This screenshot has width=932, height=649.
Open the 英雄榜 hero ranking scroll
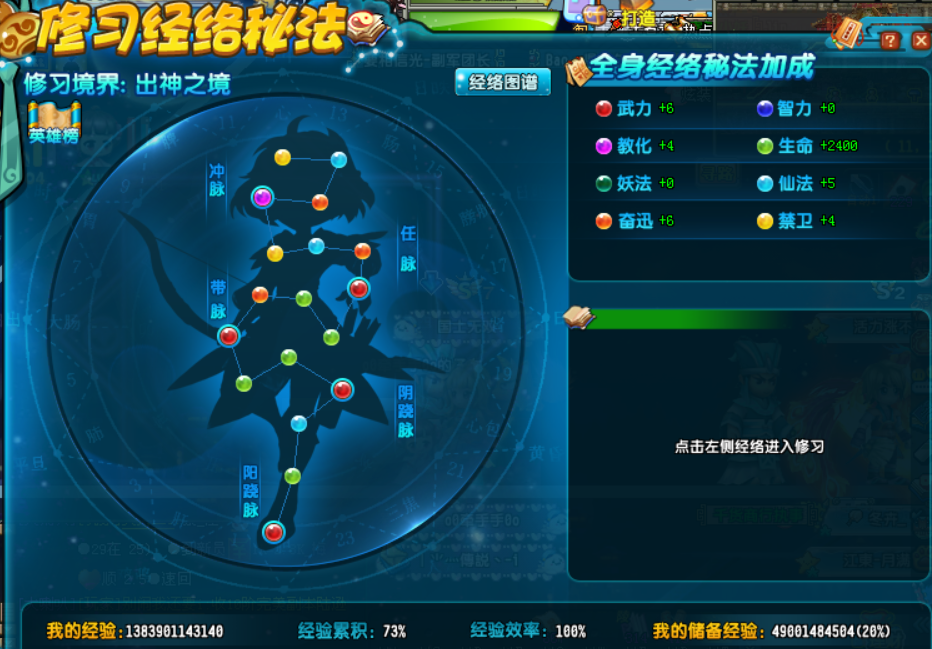click(54, 124)
